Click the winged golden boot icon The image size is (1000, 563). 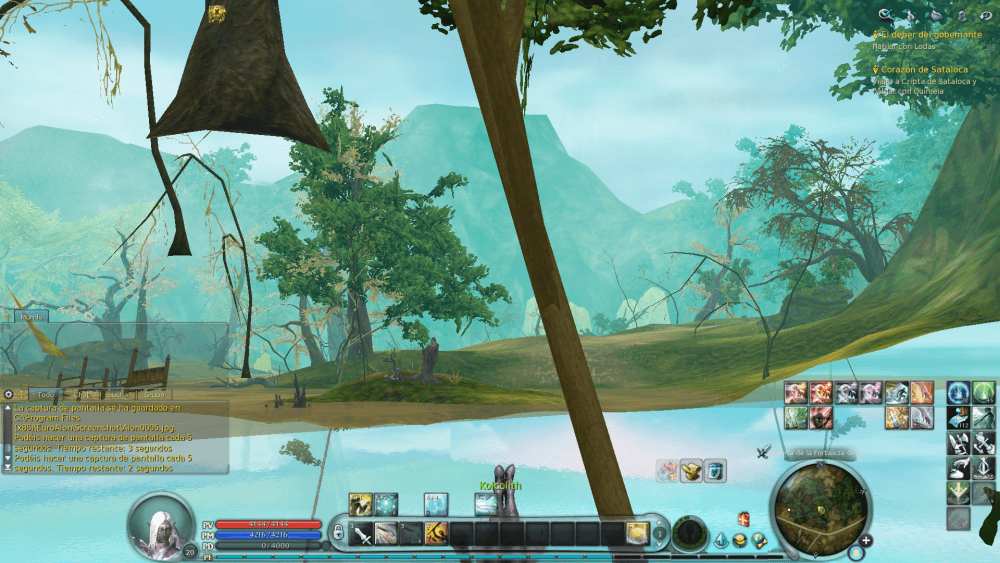coord(690,471)
